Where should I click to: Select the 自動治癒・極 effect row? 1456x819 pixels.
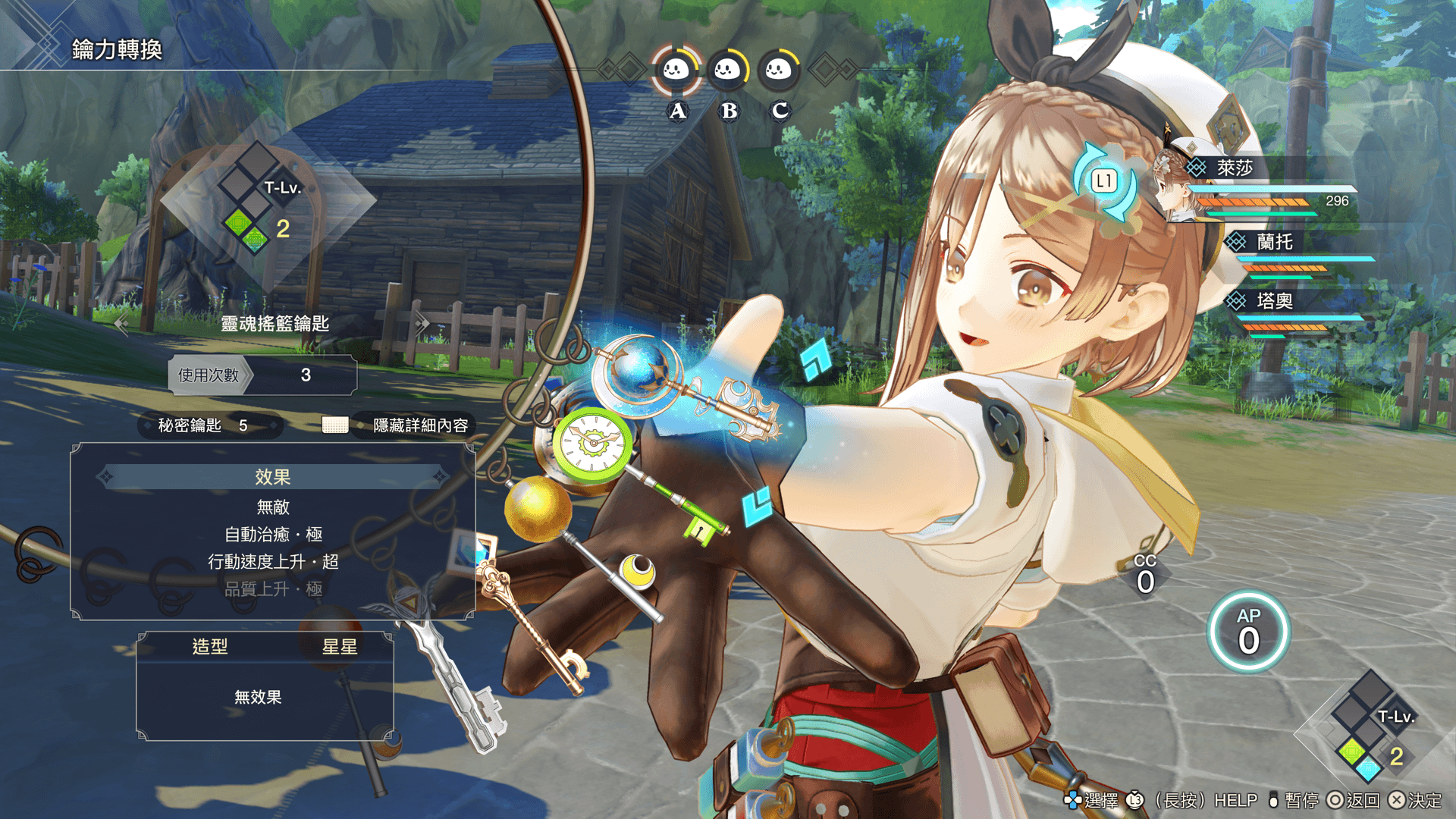(x=273, y=535)
